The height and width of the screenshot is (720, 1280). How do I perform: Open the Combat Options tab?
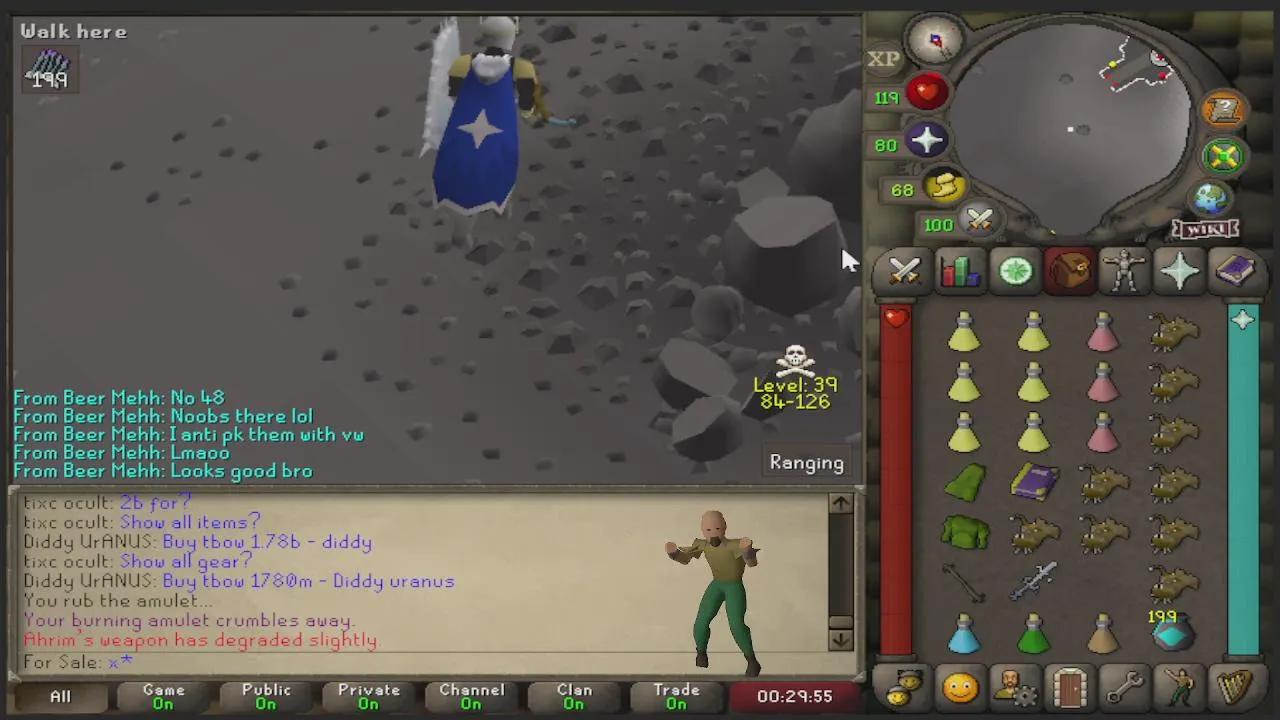coord(904,272)
